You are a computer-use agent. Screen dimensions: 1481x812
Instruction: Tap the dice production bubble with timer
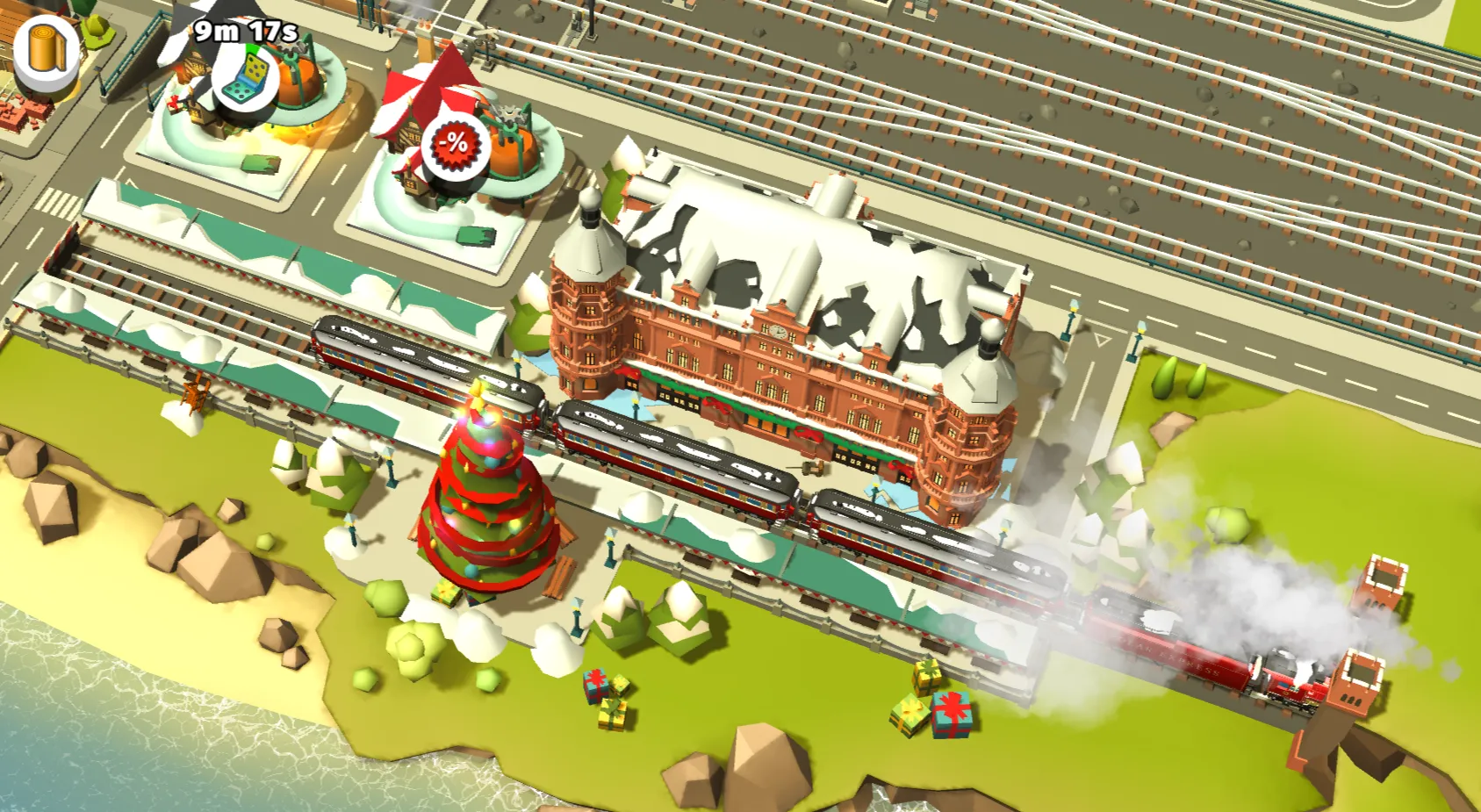pyautogui.click(x=247, y=77)
